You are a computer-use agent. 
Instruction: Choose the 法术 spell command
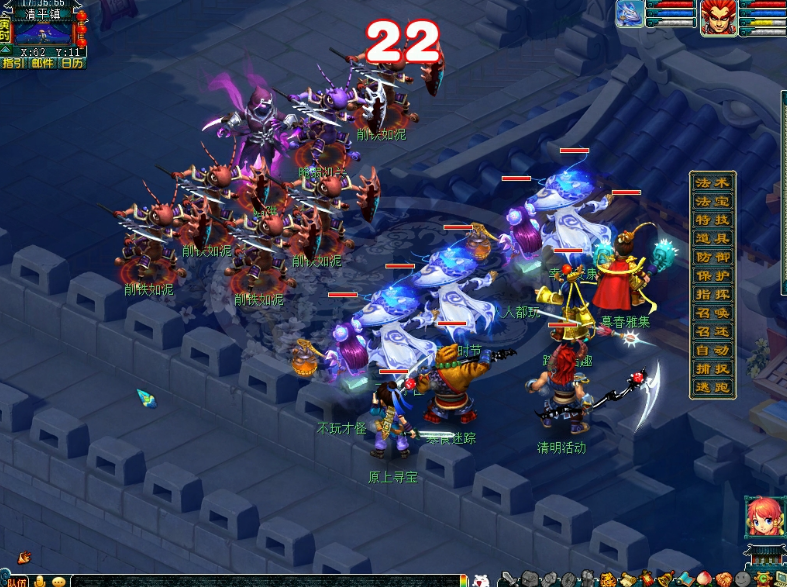coord(714,183)
